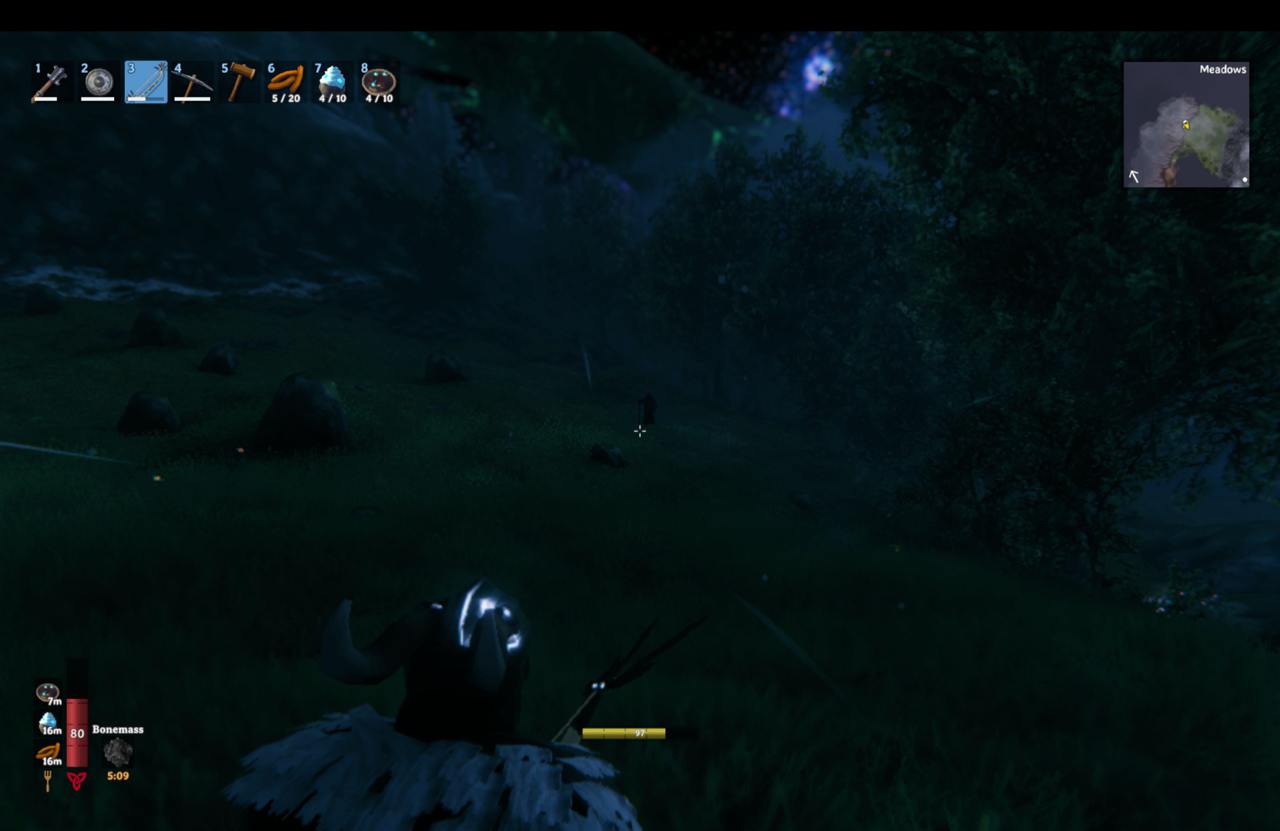The height and width of the screenshot is (831, 1280).
Task: Use the blue frosted food in slot 7
Action: [333, 82]
